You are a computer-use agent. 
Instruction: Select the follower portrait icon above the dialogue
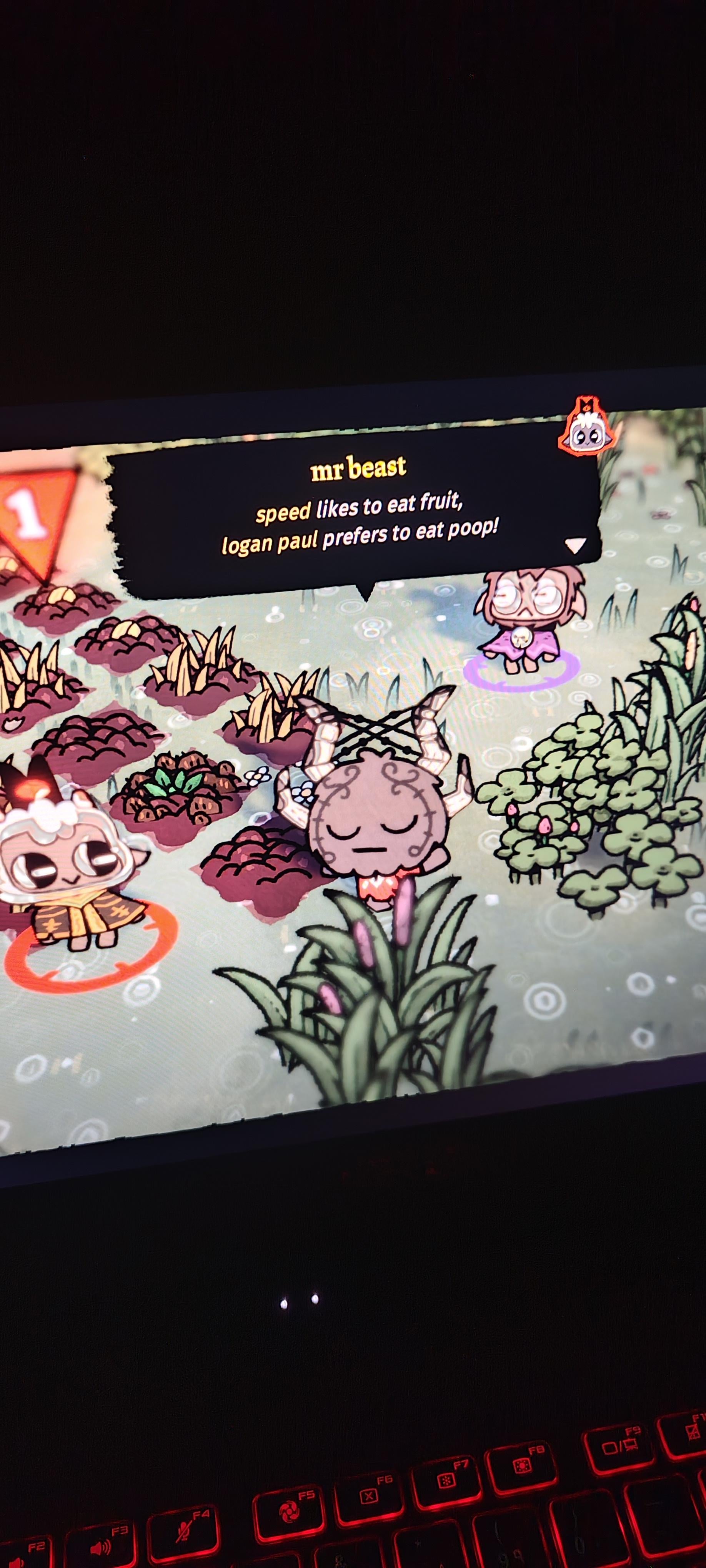587,429
